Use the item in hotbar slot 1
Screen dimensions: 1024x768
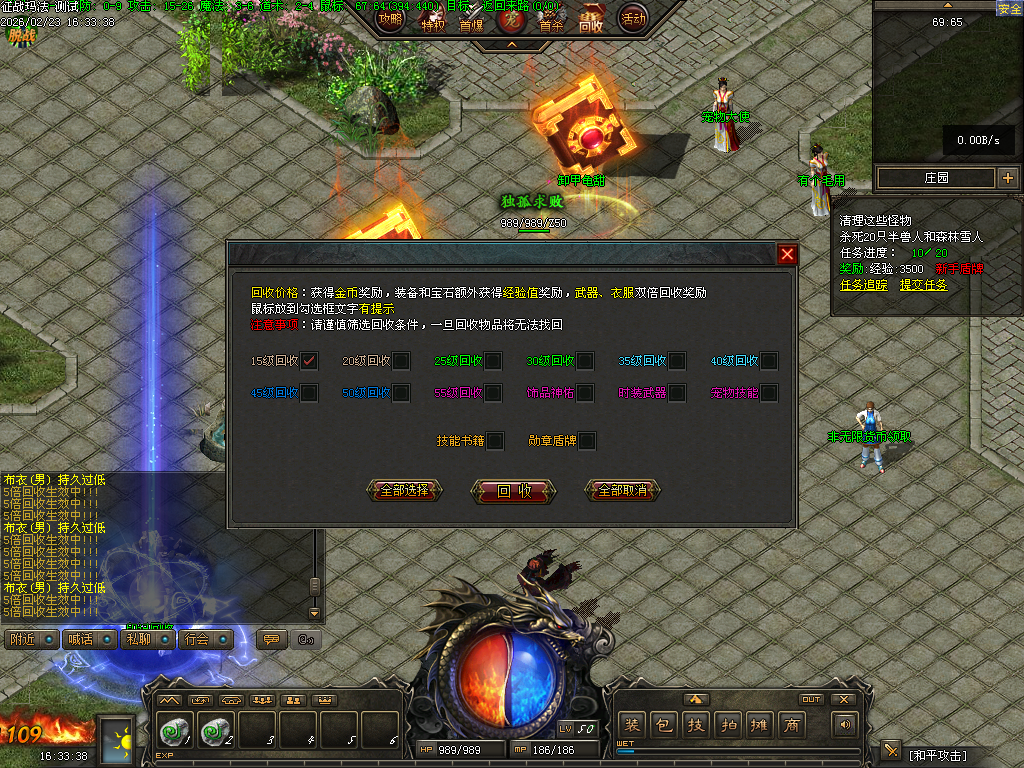(175, 731)
